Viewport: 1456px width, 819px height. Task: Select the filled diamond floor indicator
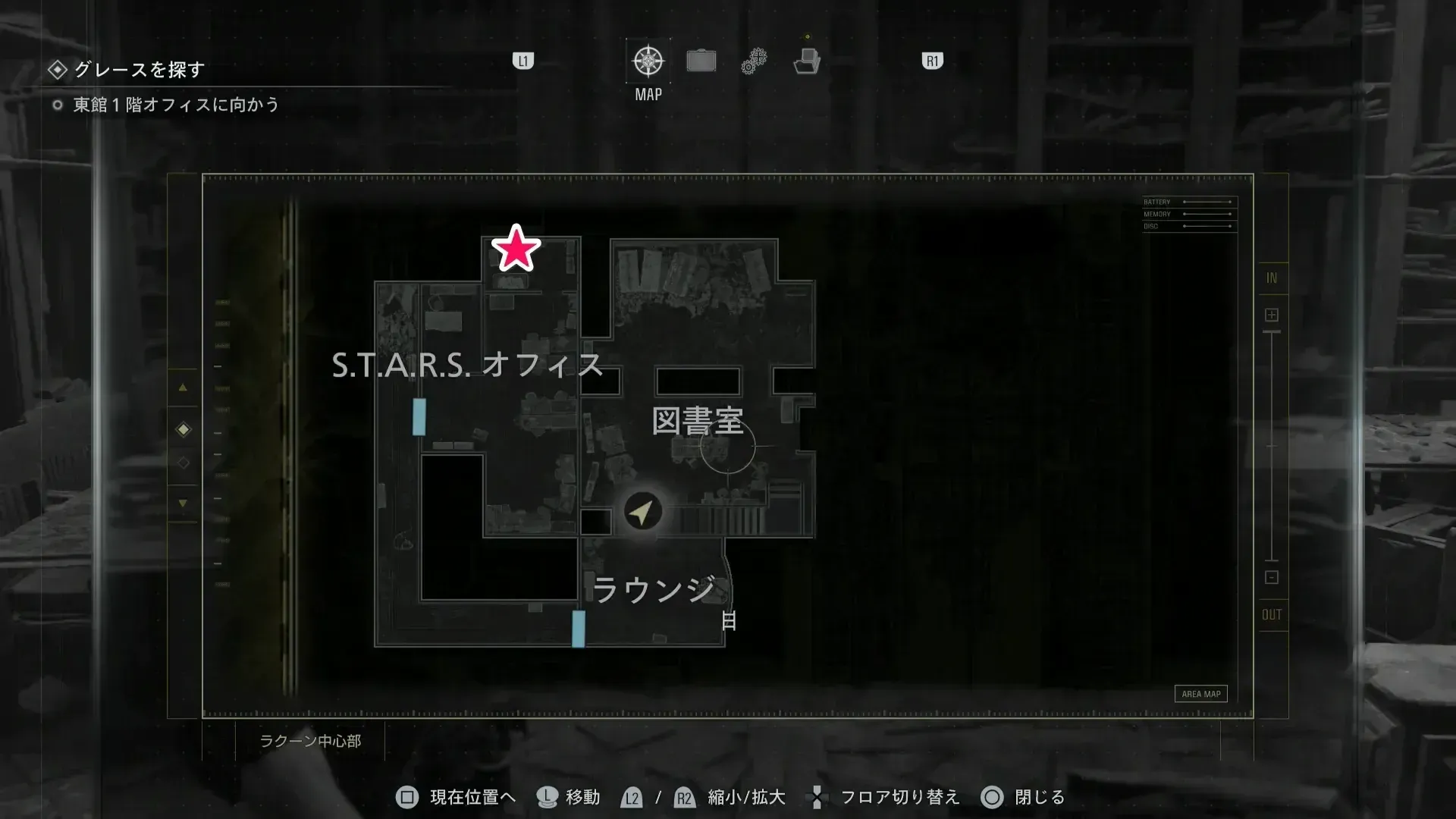click(x=183, y=428)
